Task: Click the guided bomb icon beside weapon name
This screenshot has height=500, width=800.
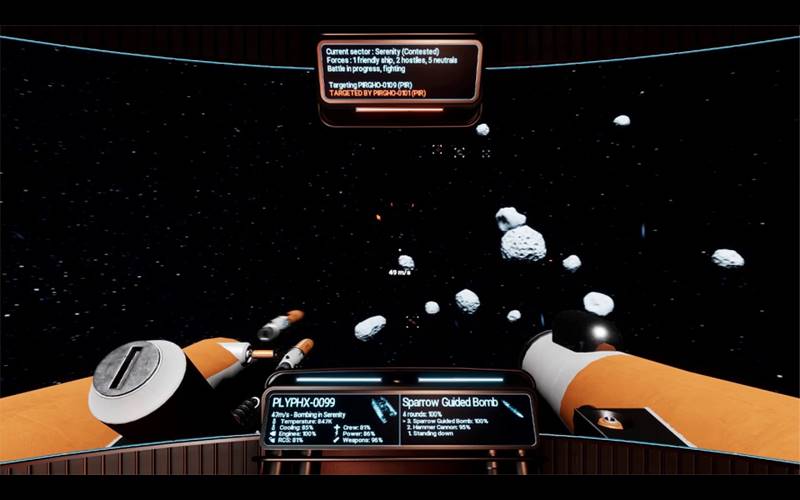Action: pyautogui.click(x=513, y=407)
